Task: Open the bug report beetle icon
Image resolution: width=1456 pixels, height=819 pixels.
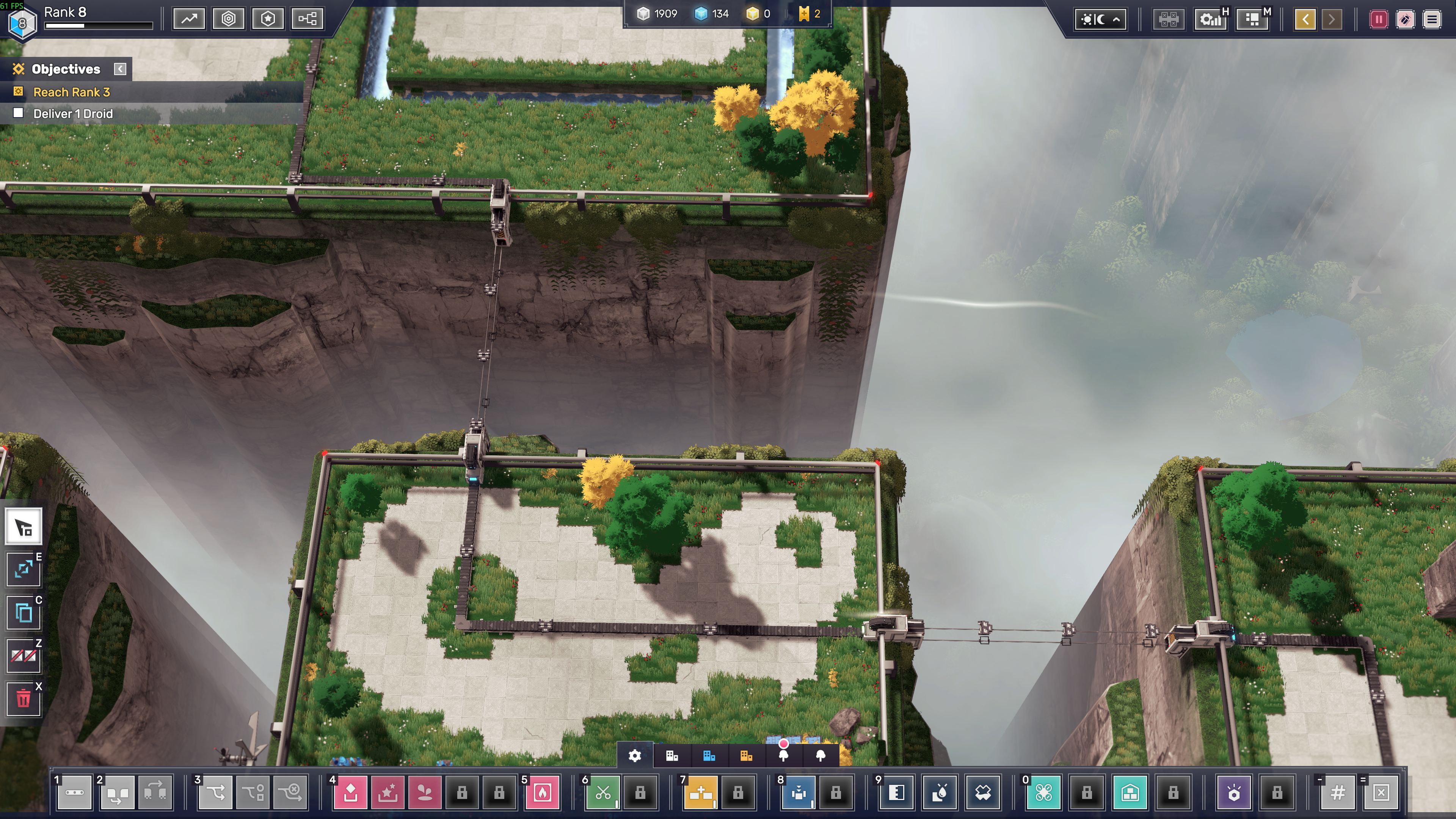Action: [1405, 20]
